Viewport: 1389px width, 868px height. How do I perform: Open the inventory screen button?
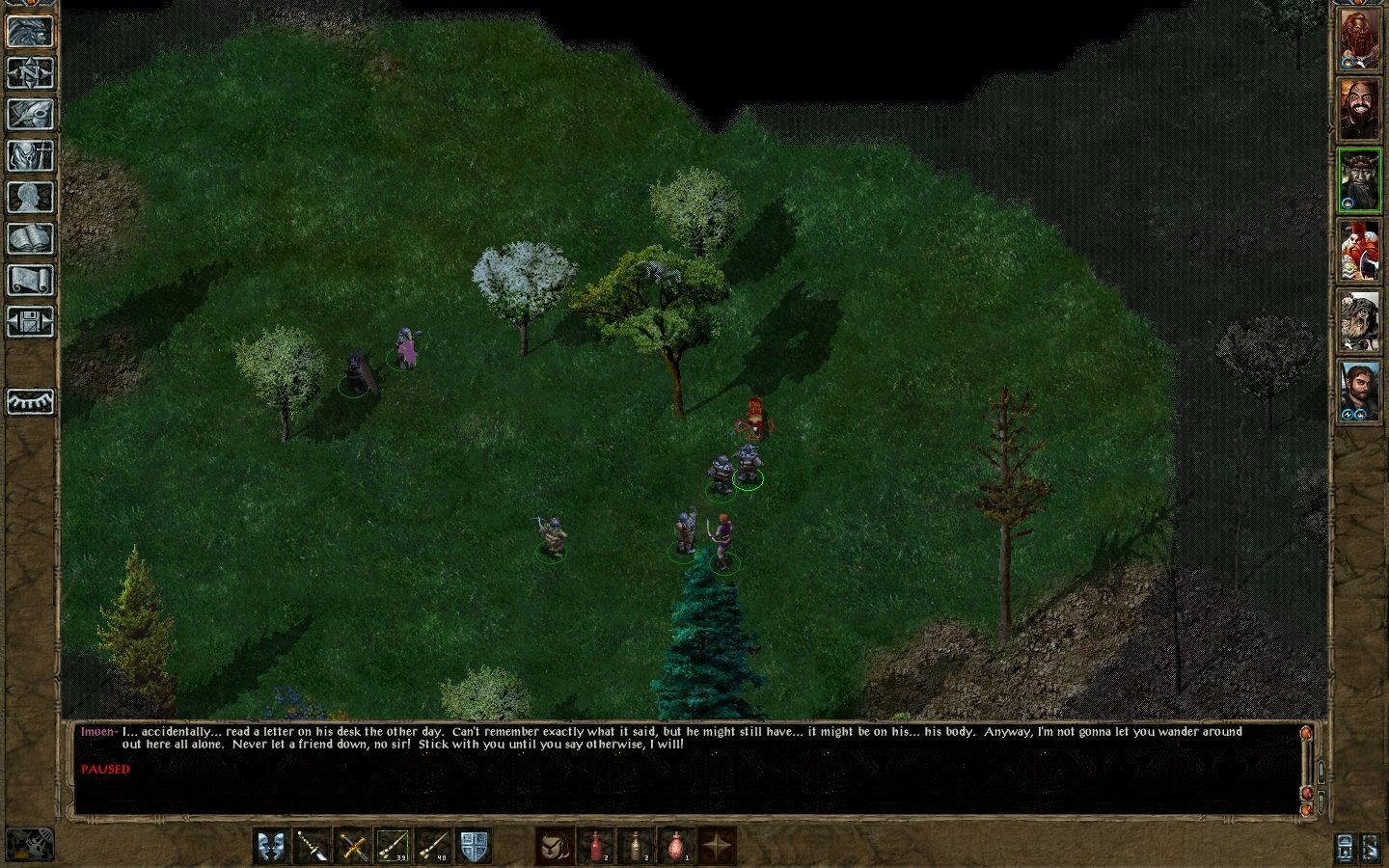(30, 155)
